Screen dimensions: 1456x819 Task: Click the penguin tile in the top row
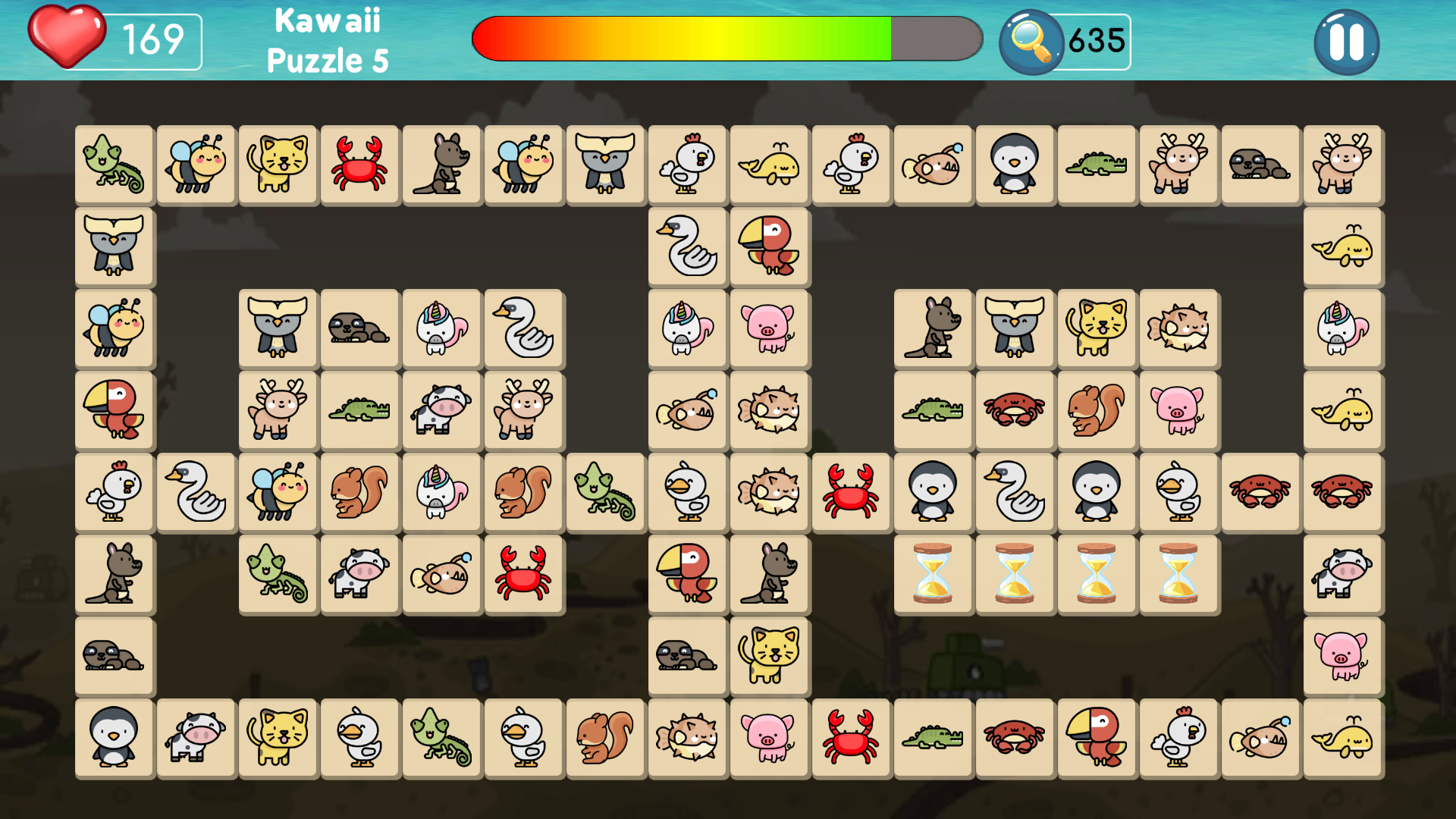pos(1015,165)
